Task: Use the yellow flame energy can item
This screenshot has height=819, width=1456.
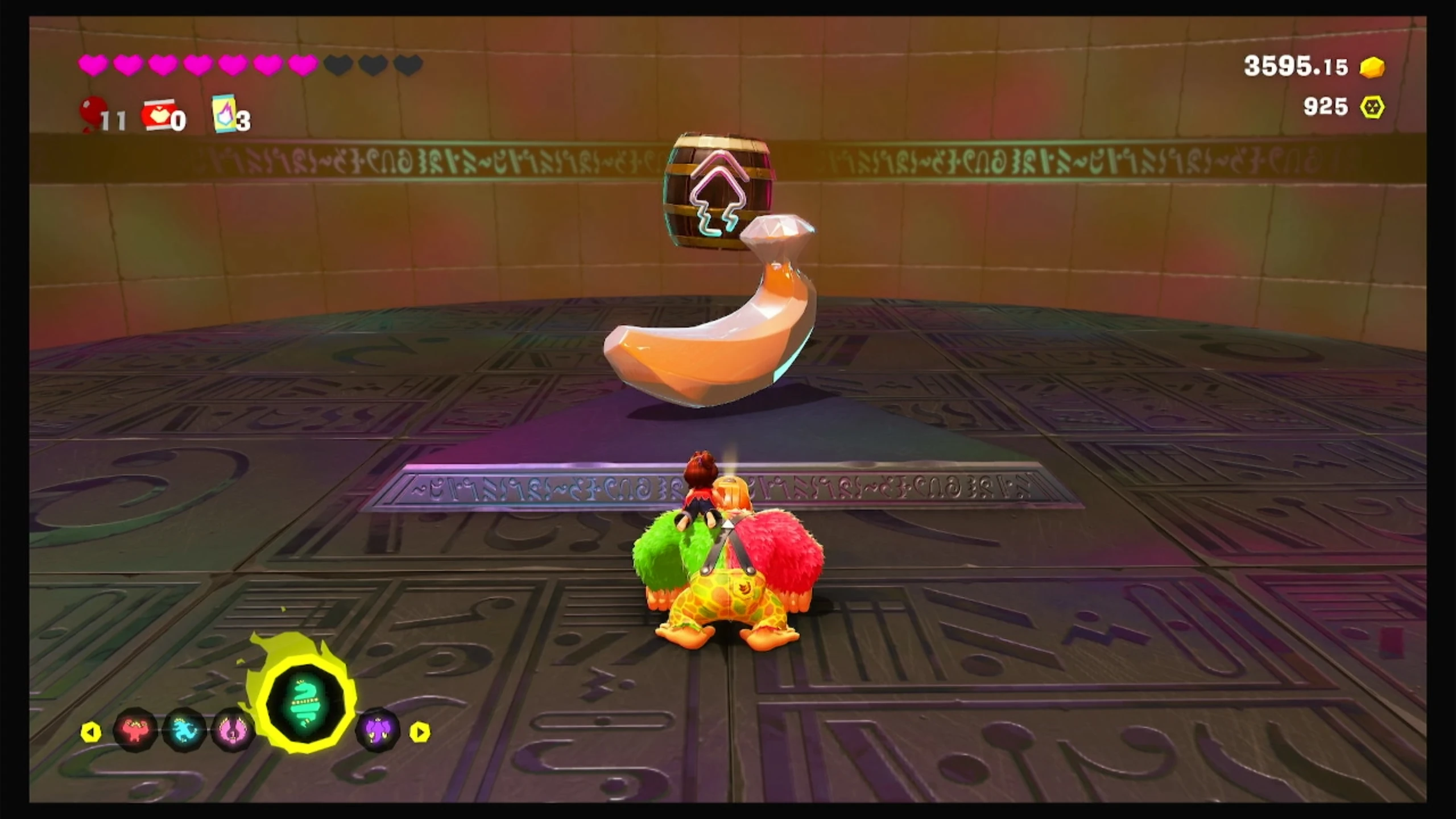Action: coord(224,114)
